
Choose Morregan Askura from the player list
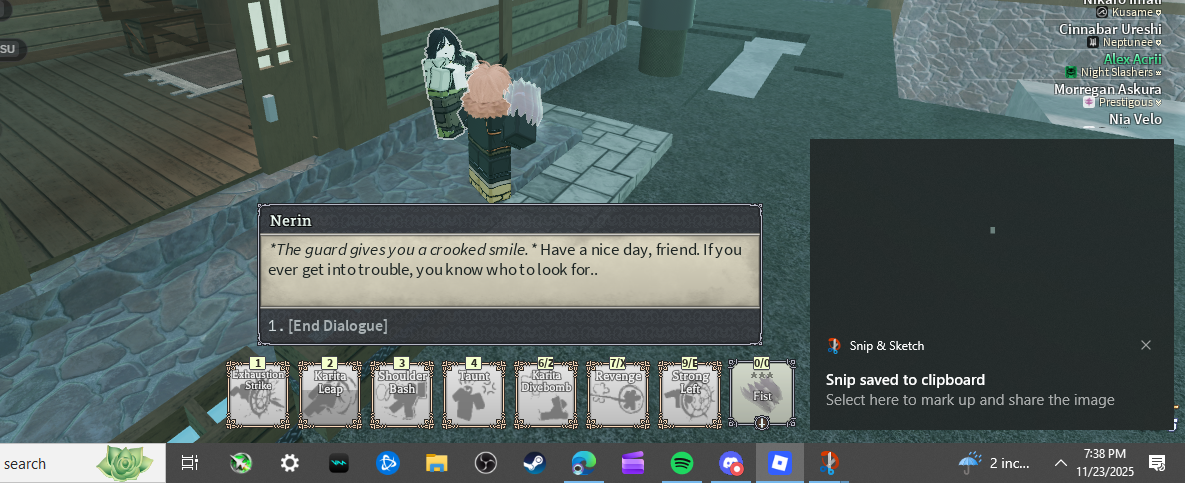click(1107, 89)
